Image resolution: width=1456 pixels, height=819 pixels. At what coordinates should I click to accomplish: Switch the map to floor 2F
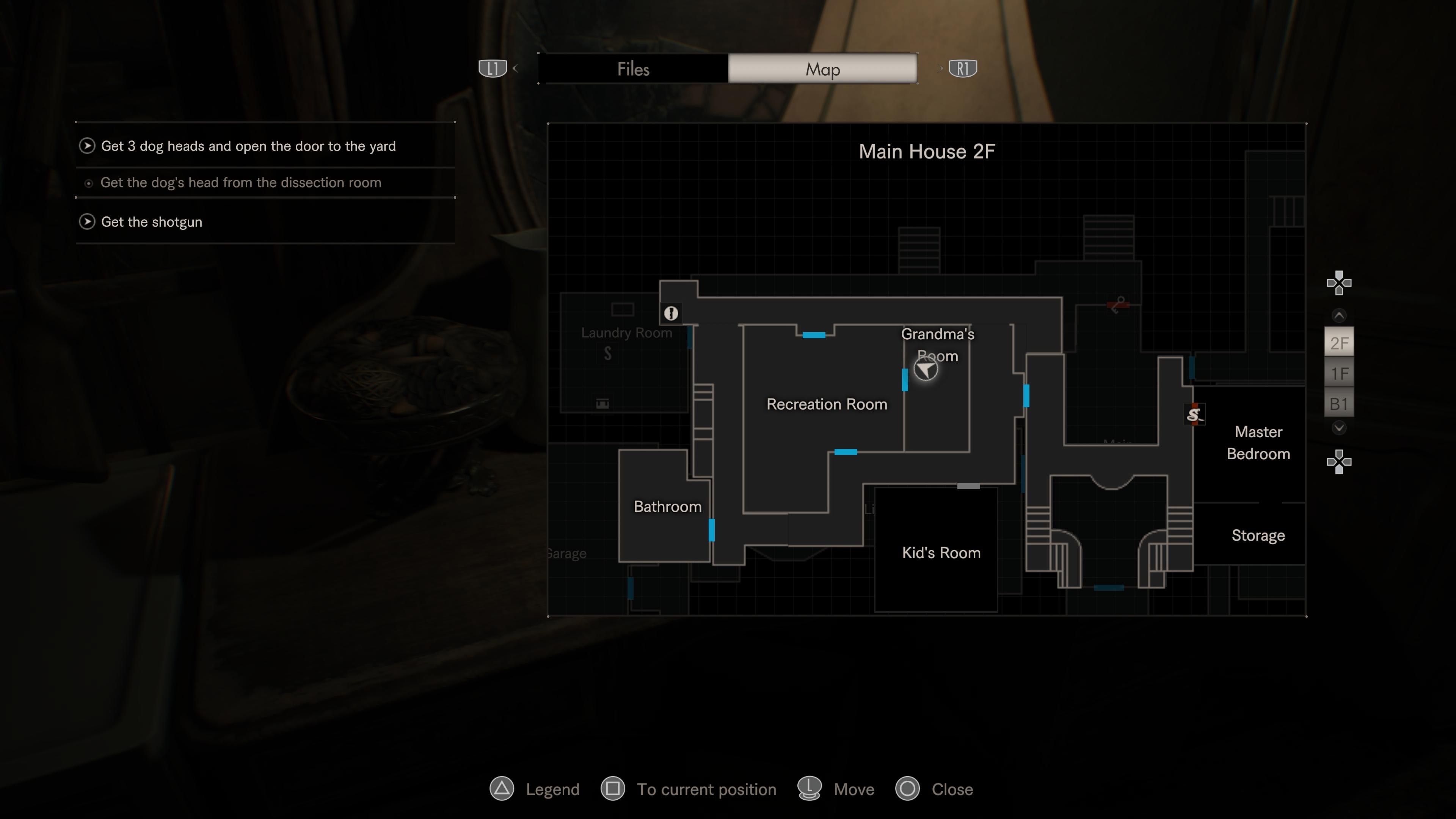[1338, 342]
